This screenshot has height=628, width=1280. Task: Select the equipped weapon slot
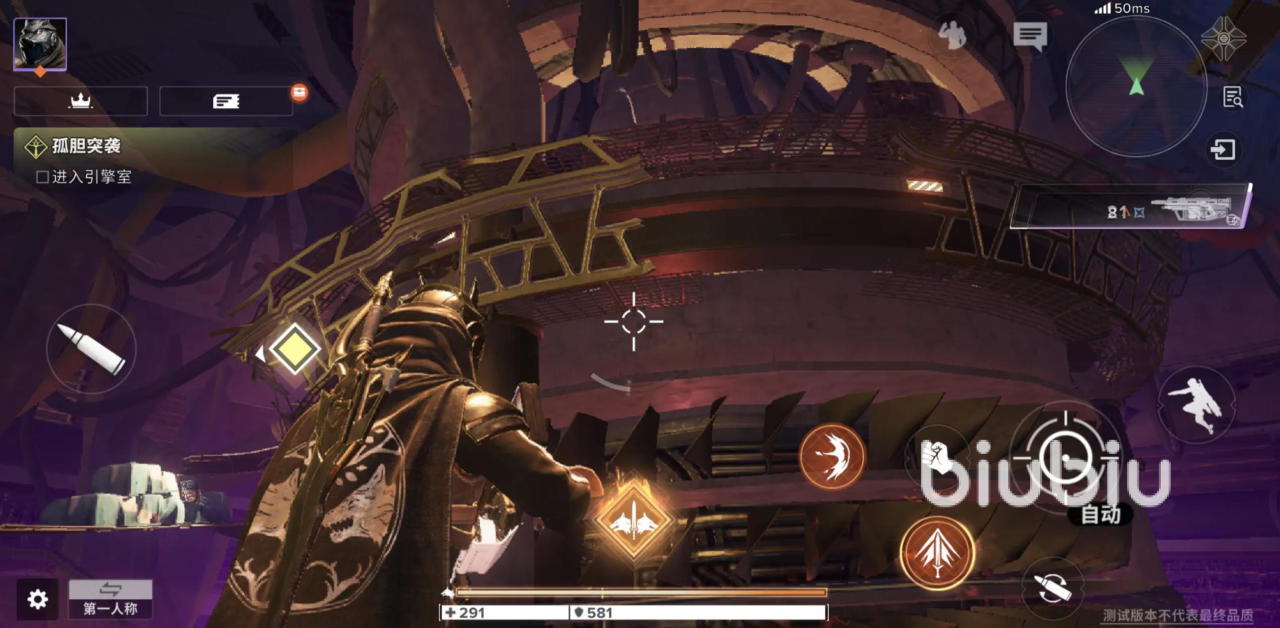[1130, 207]
